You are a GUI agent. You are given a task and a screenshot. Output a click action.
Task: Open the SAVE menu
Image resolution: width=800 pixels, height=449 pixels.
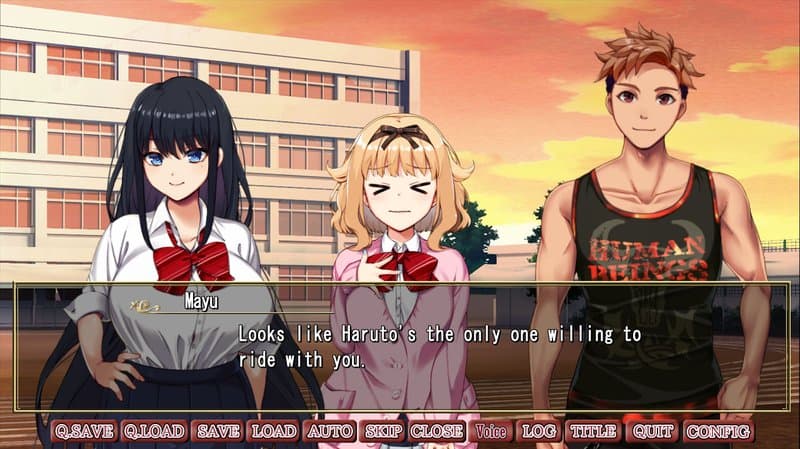tap(218, 432)
